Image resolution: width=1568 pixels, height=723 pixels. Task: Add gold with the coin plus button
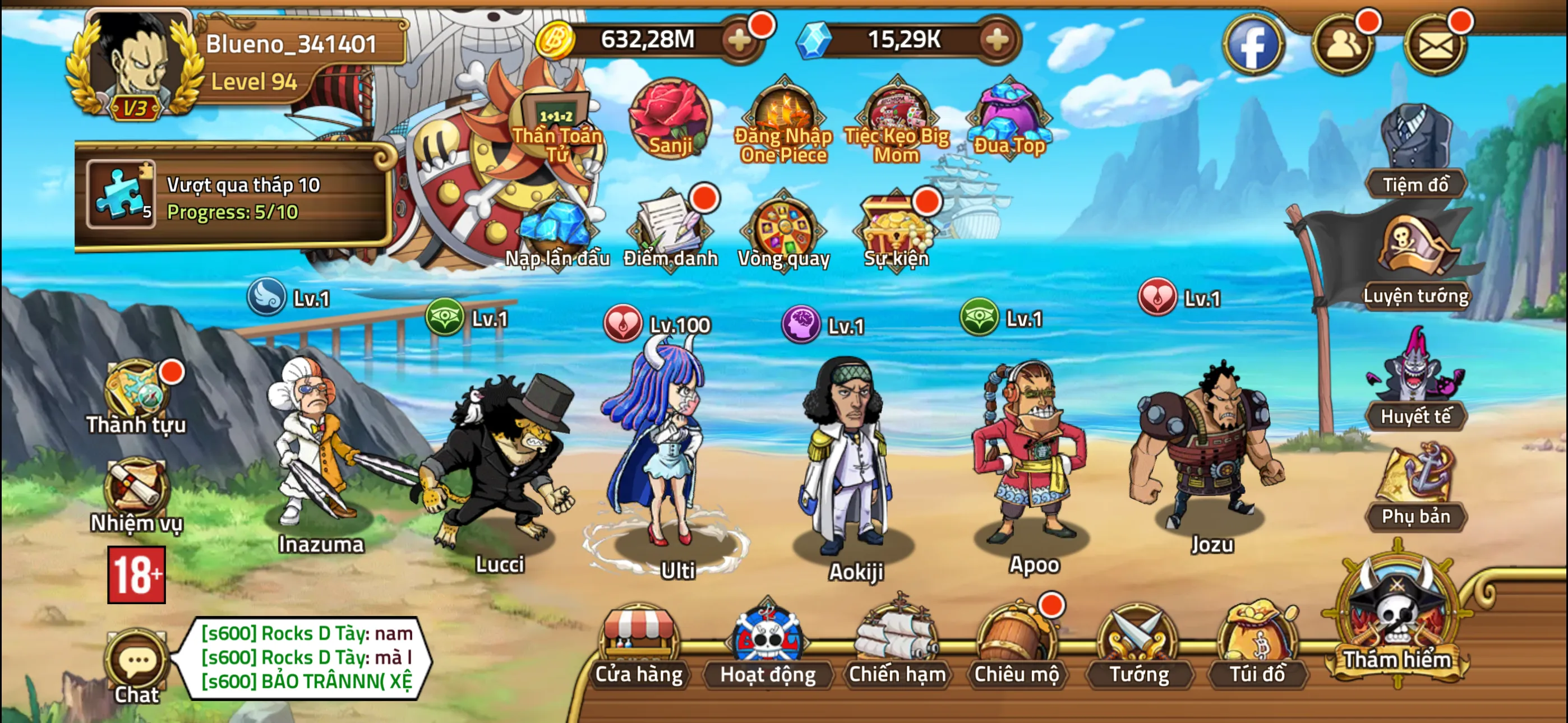coord(740,40)
